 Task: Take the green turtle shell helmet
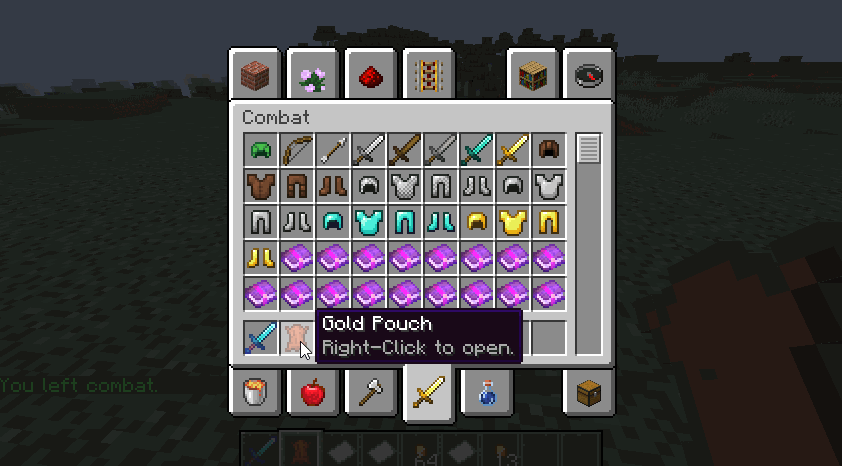(261, 150)
